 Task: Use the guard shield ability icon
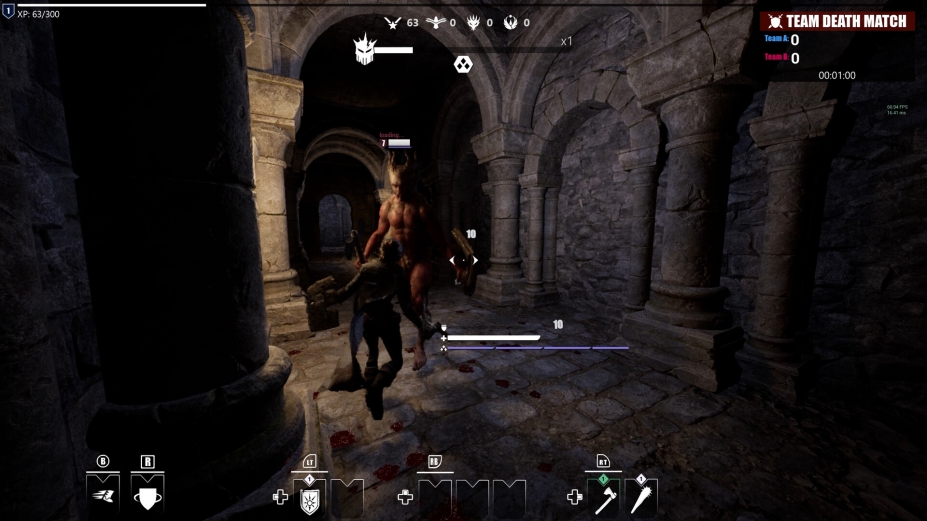click(x=148, y=493)
